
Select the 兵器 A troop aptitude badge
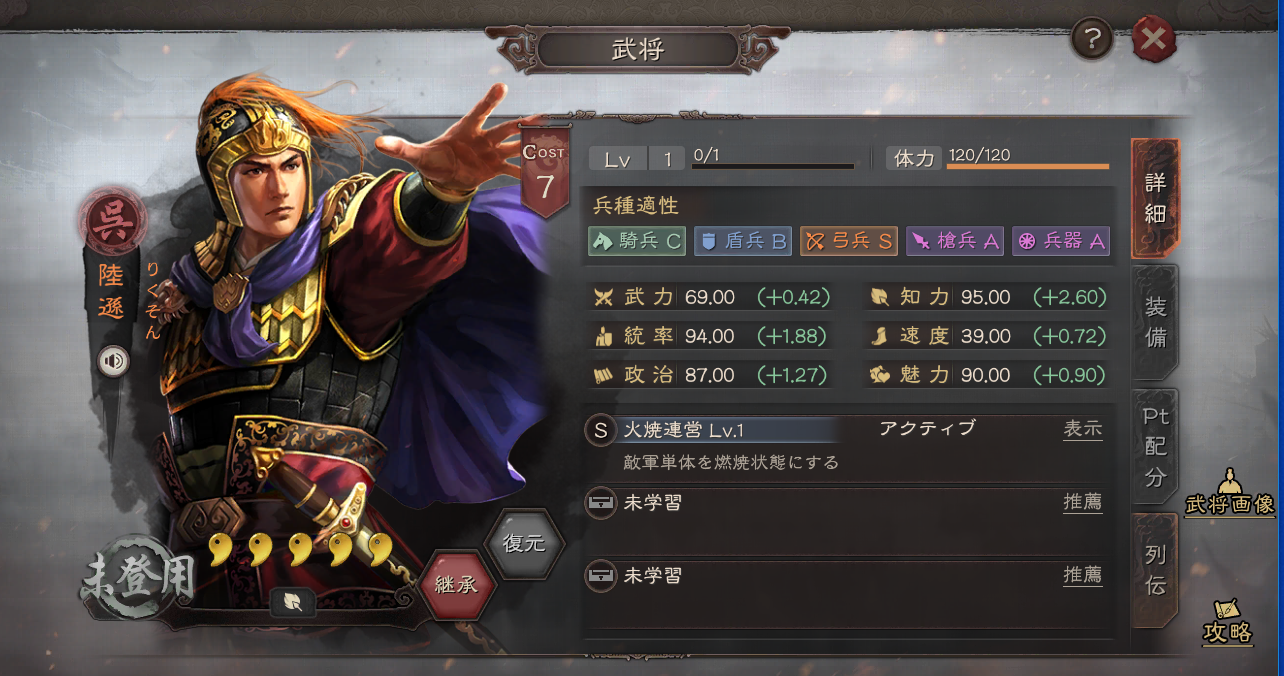(1060, 241)
